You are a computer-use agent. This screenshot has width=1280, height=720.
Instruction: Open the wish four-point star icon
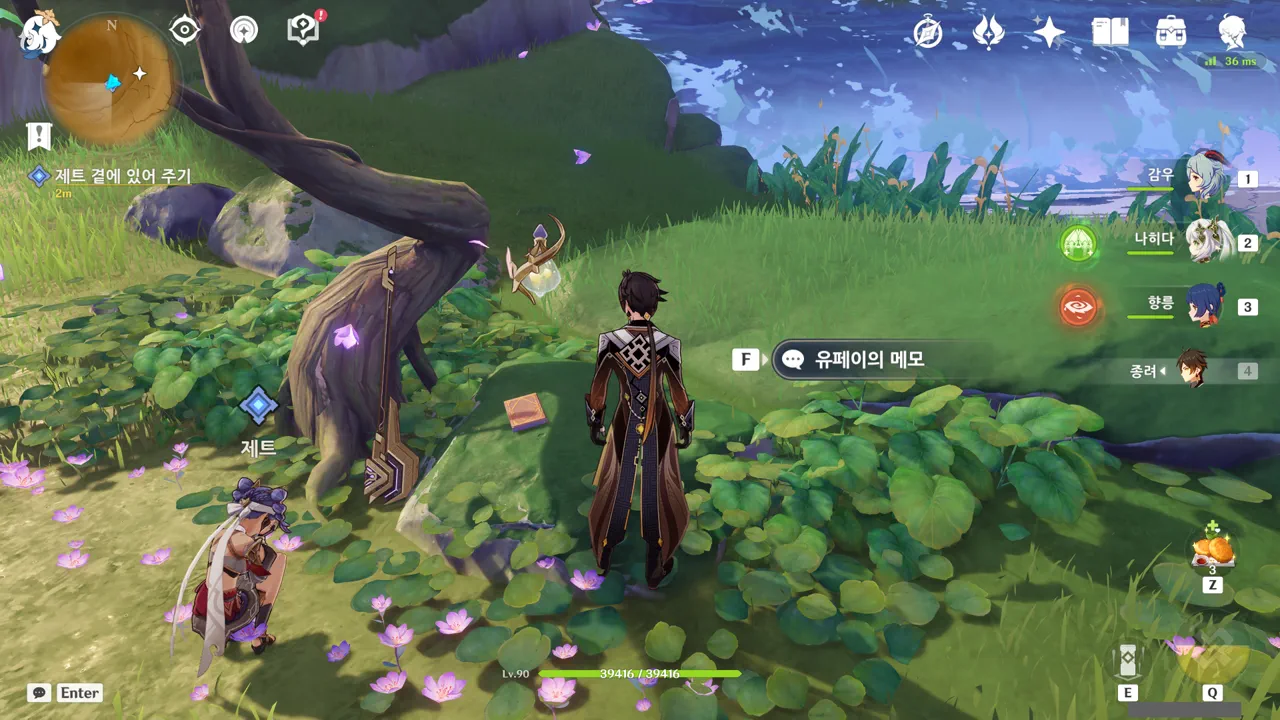pyautogui.click(x=1049, y=33)
